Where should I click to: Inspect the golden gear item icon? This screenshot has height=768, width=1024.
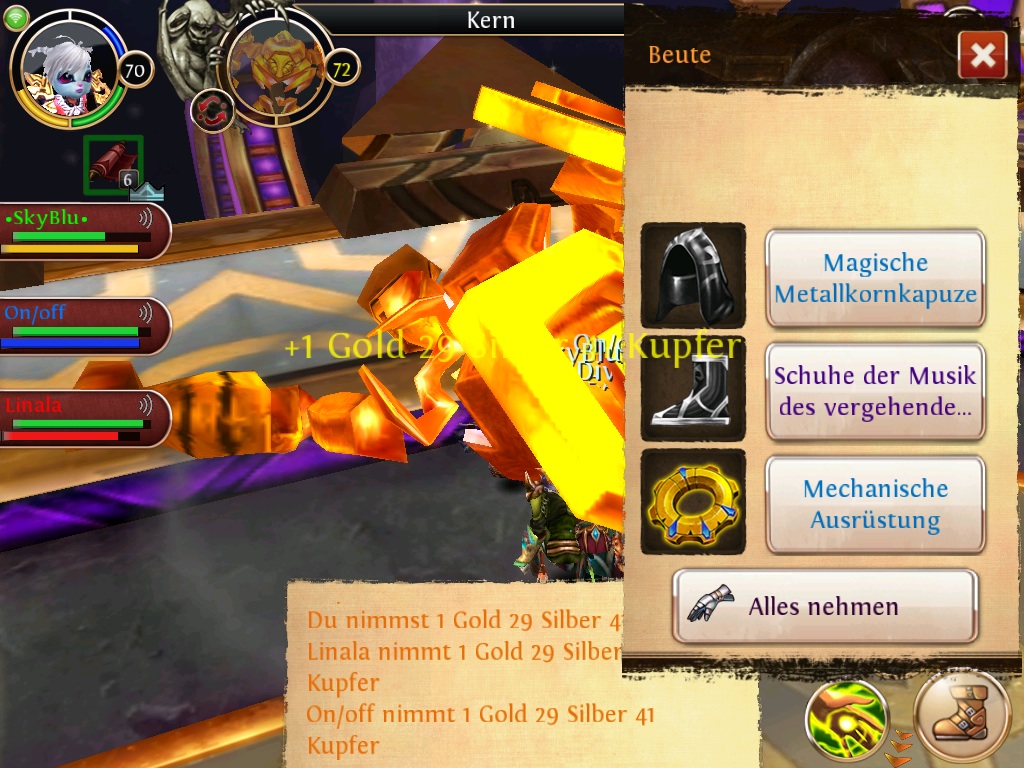[693, 502]
